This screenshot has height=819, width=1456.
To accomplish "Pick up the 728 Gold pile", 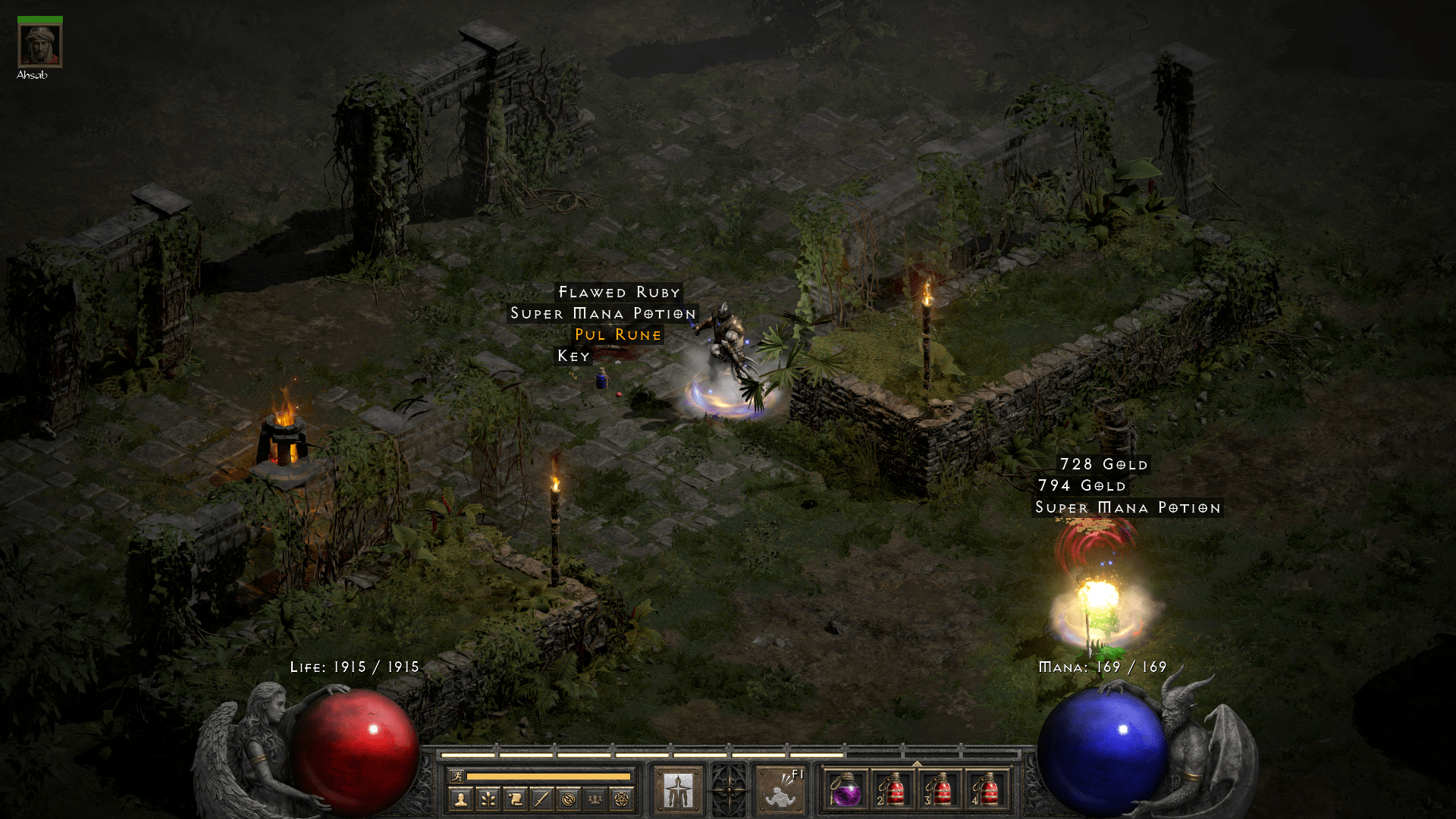I will point(1103,464).
